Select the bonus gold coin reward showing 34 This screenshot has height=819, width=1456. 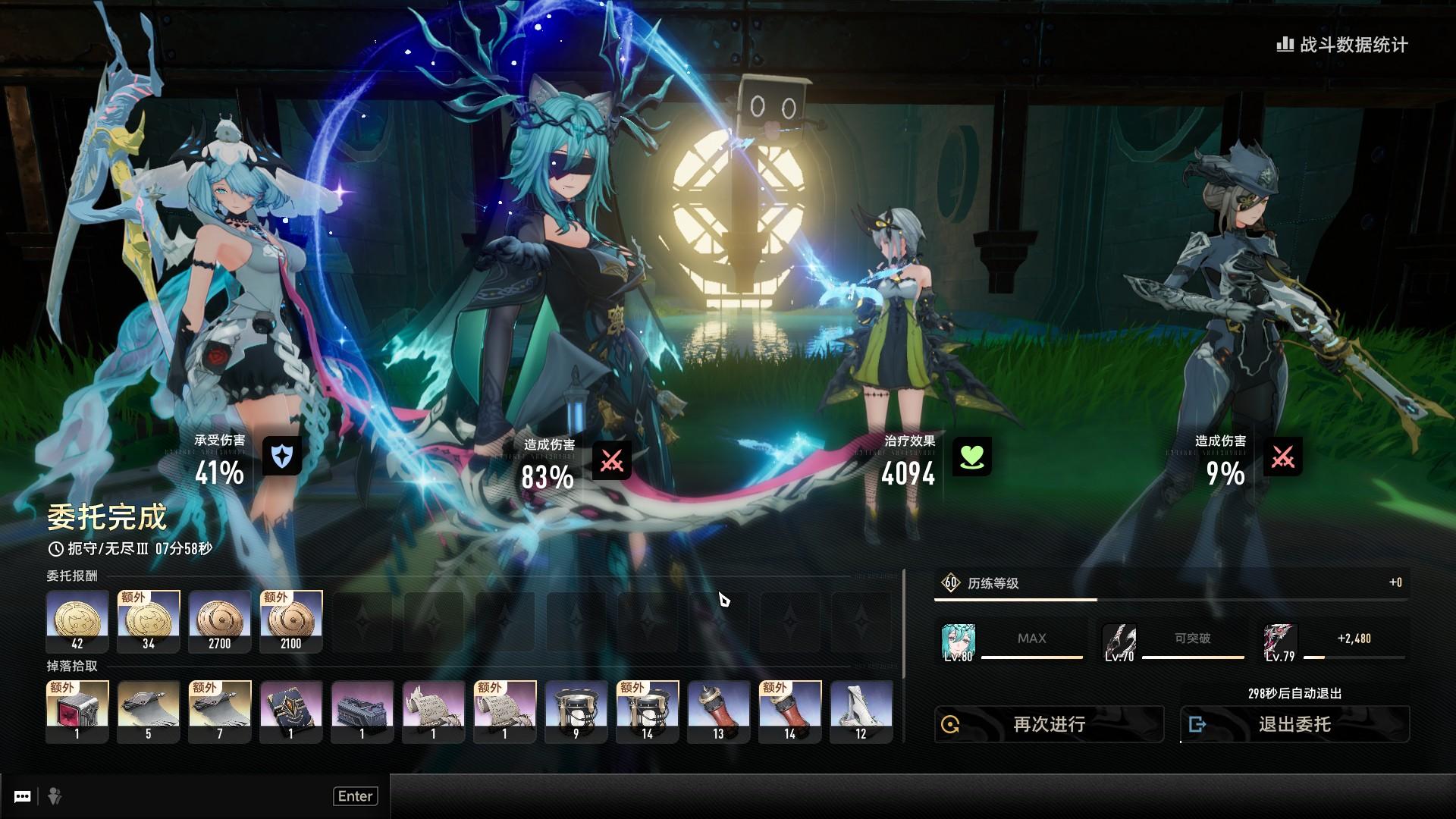click(x=149, y=621)
